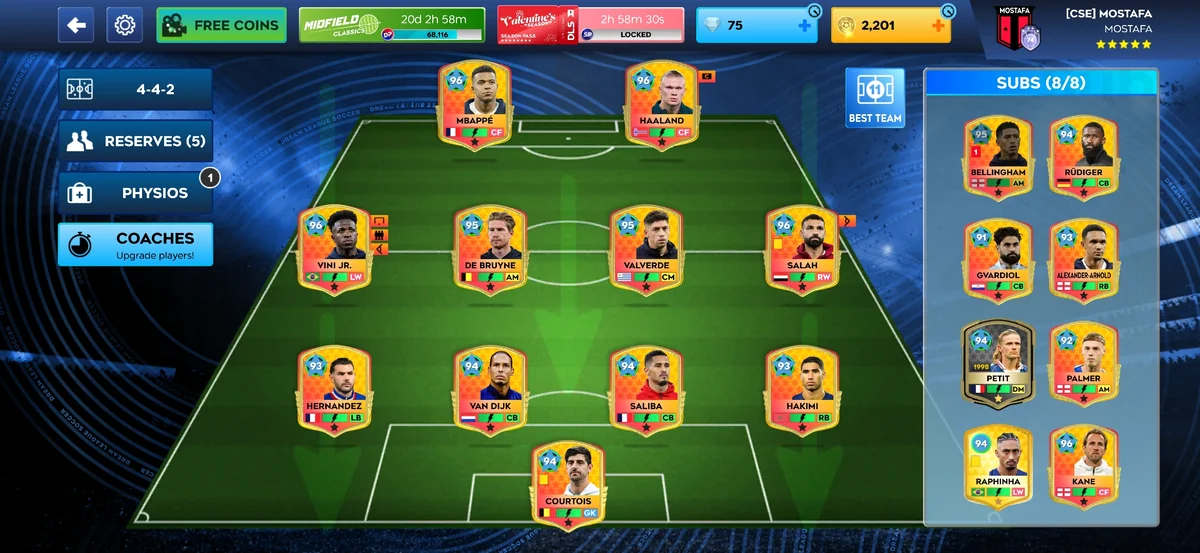Add more diamonds with the plus button
The height and width of the screenshot is (553, 1200).
pos(805,26)
